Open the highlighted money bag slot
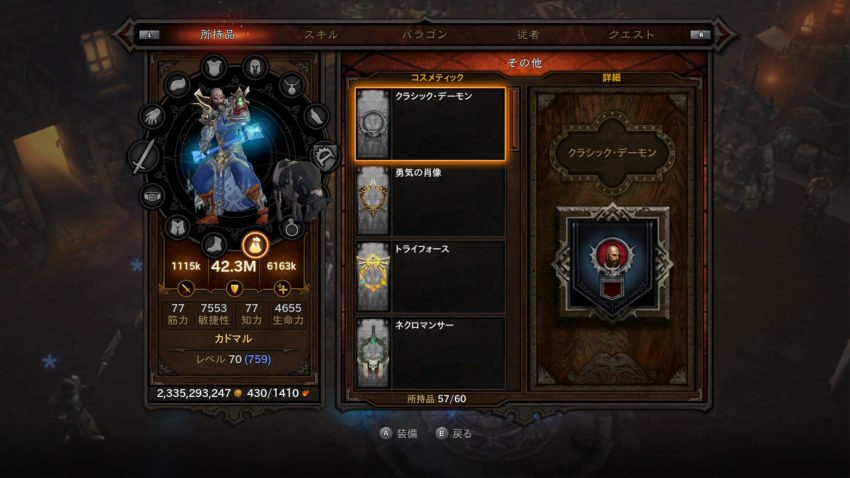The height and width of the screenshot is (478, 850). click(255, 244)
